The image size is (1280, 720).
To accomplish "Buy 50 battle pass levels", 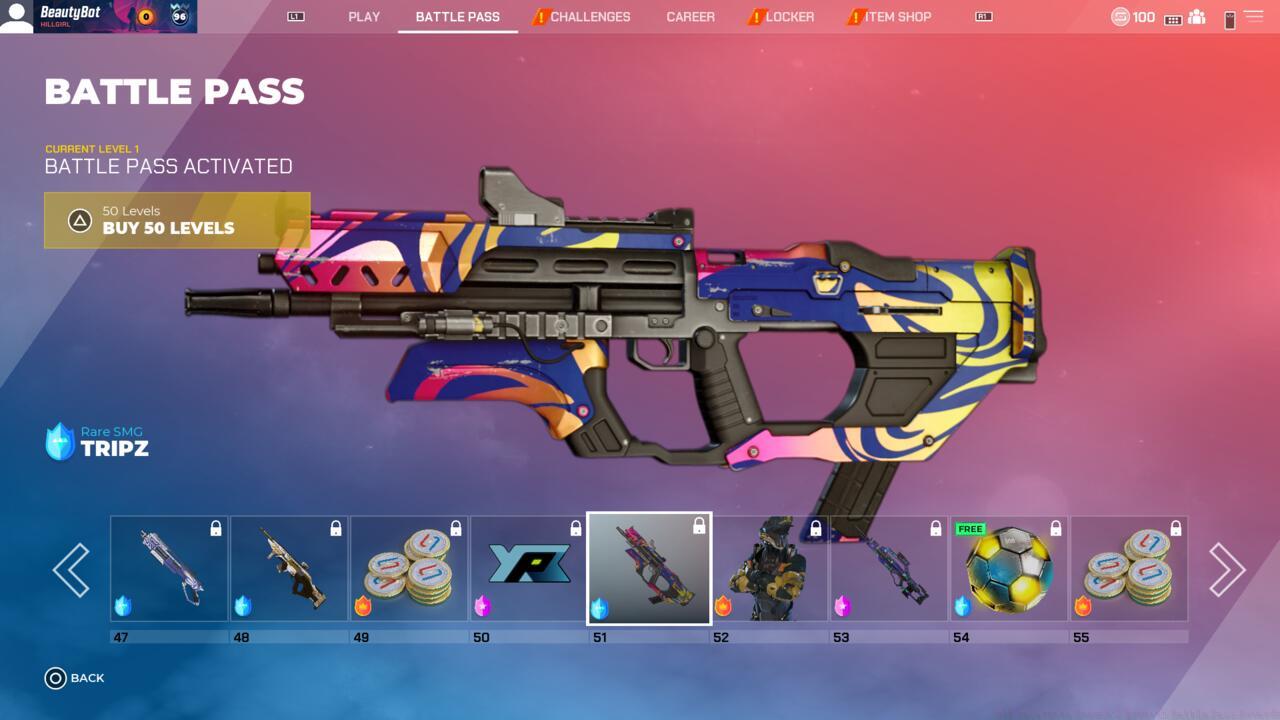I will pos(177,220).
